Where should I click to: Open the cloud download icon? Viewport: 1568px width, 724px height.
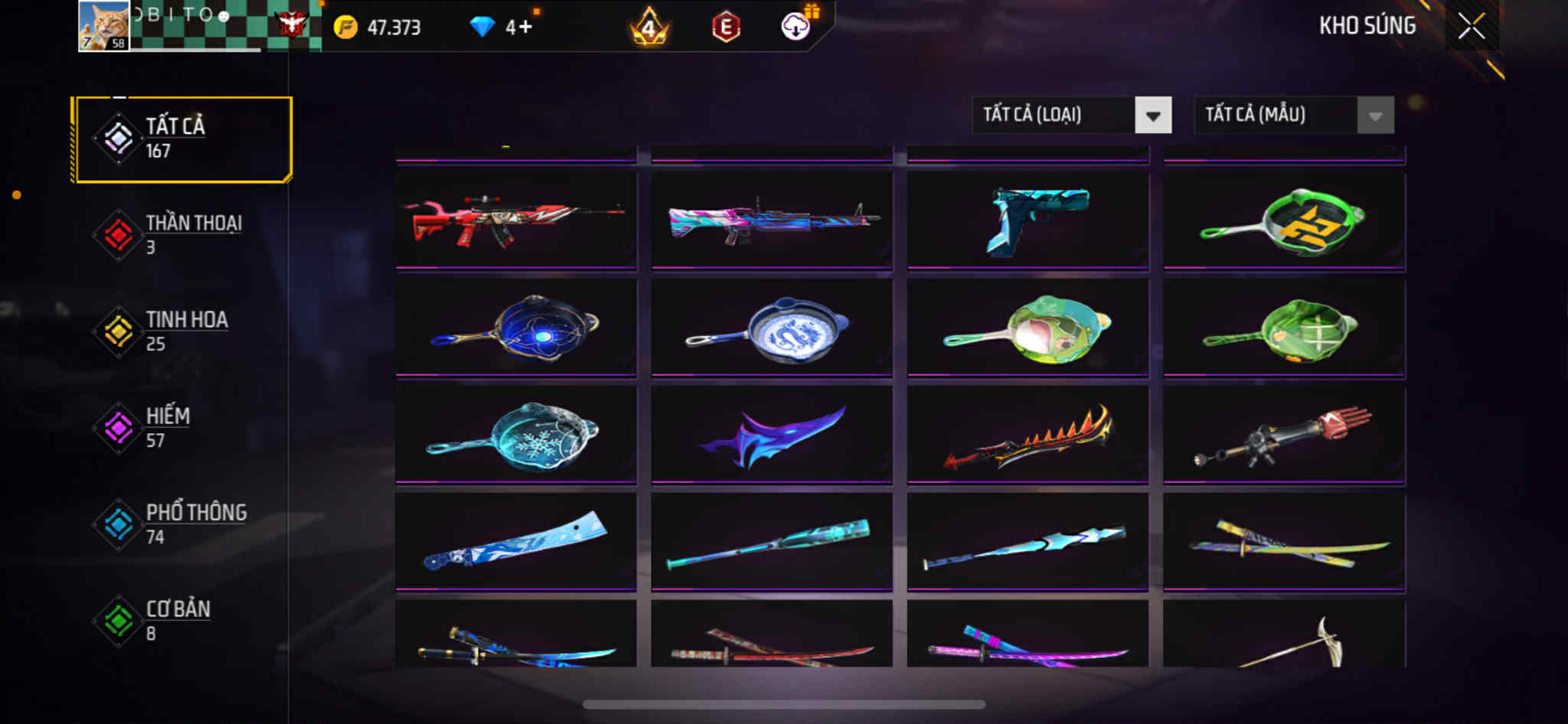pos(795,28)
